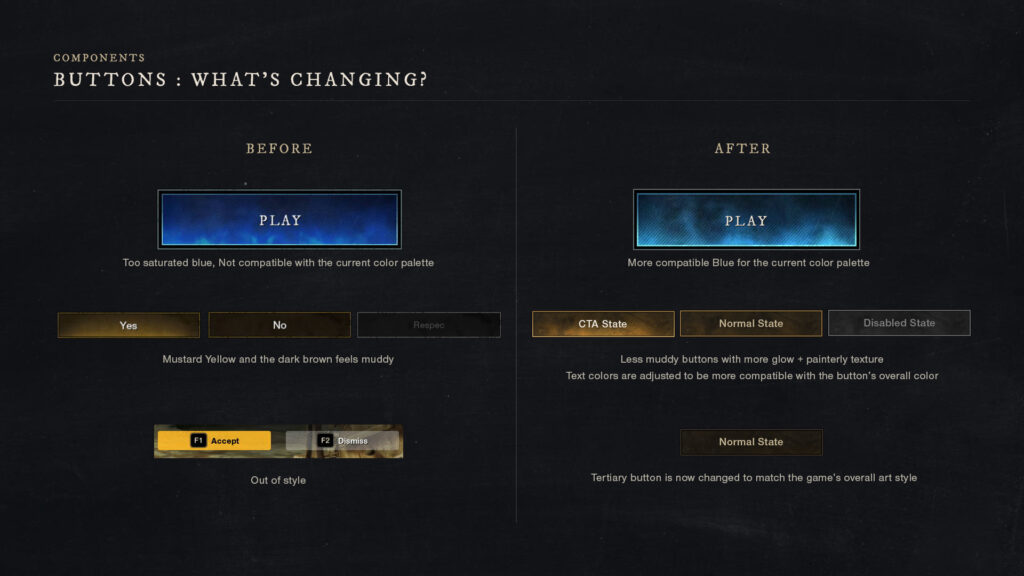Select the Disabled State button
Image resolution: width=1024 pixels, height=576 pixels.
point(899,323)
